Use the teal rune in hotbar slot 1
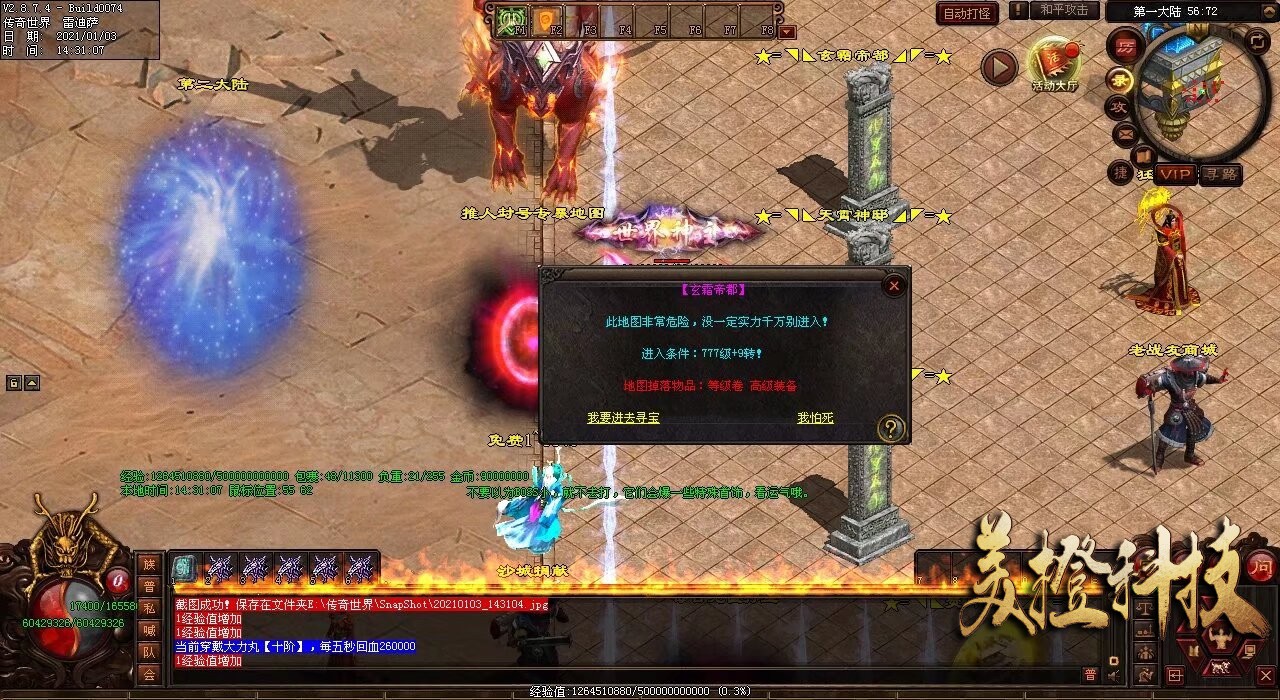Screen dimensions: 1280x700 [x=187, y=567]
